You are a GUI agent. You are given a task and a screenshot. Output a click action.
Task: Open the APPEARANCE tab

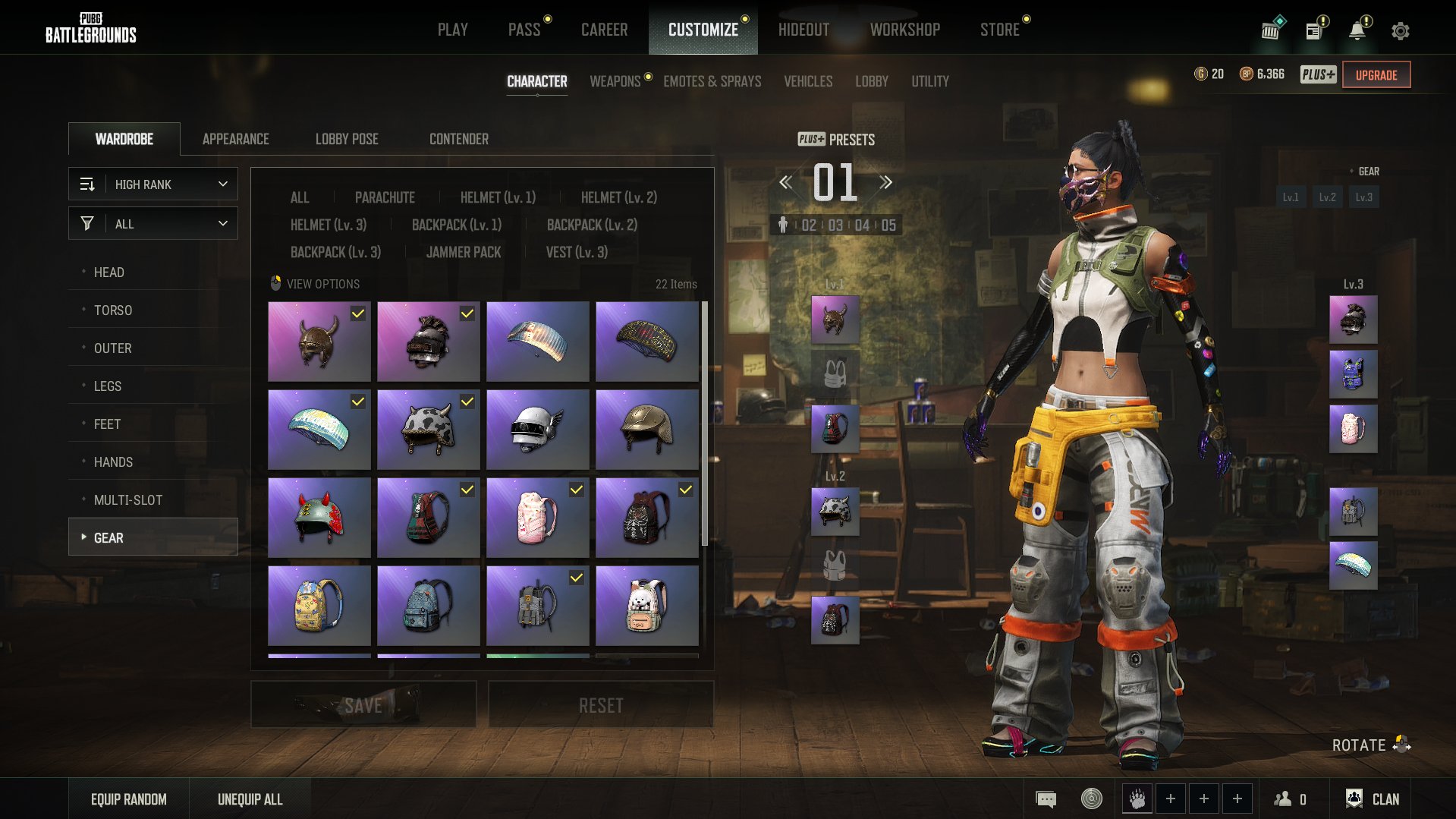(235, 139)
